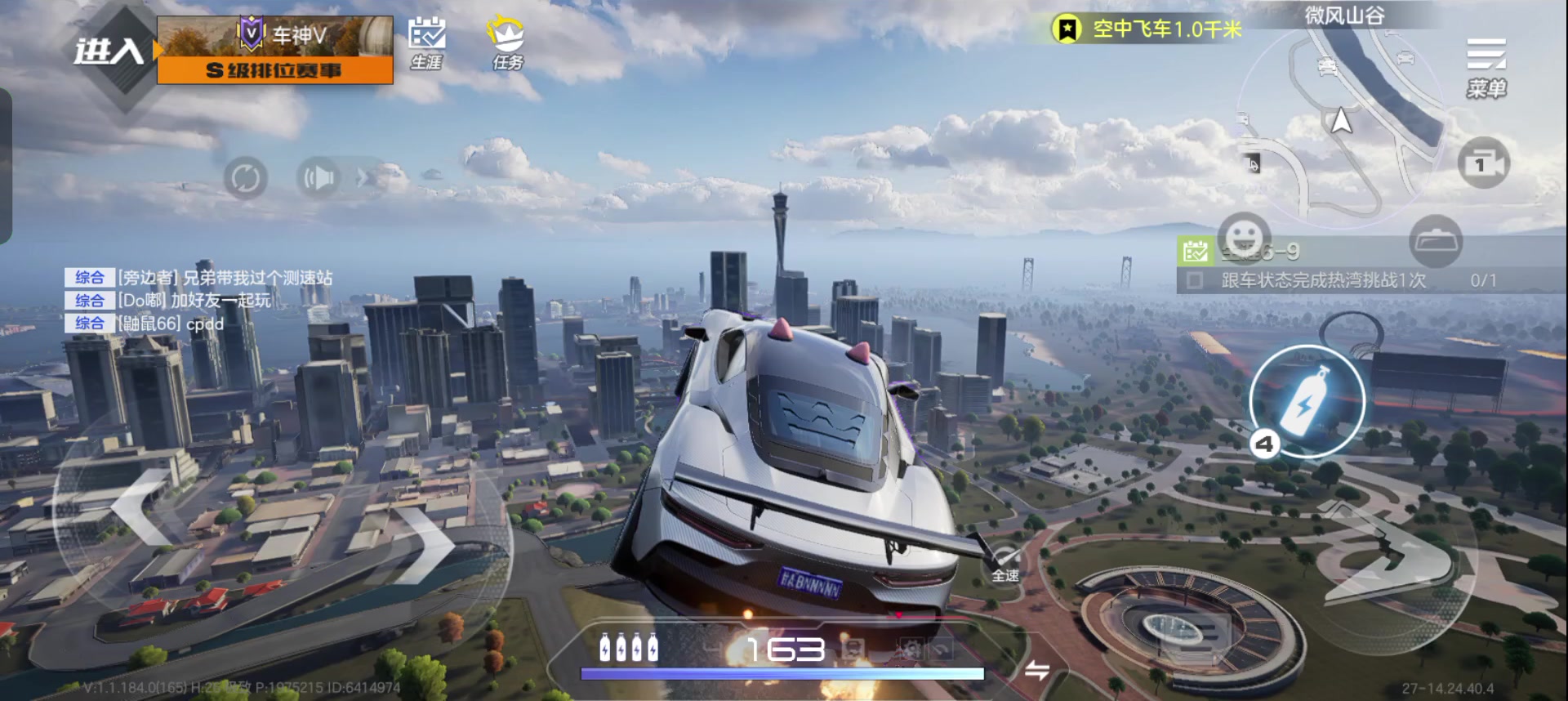
Task: Open the 任务 missions crown icon
Action: 506,42
